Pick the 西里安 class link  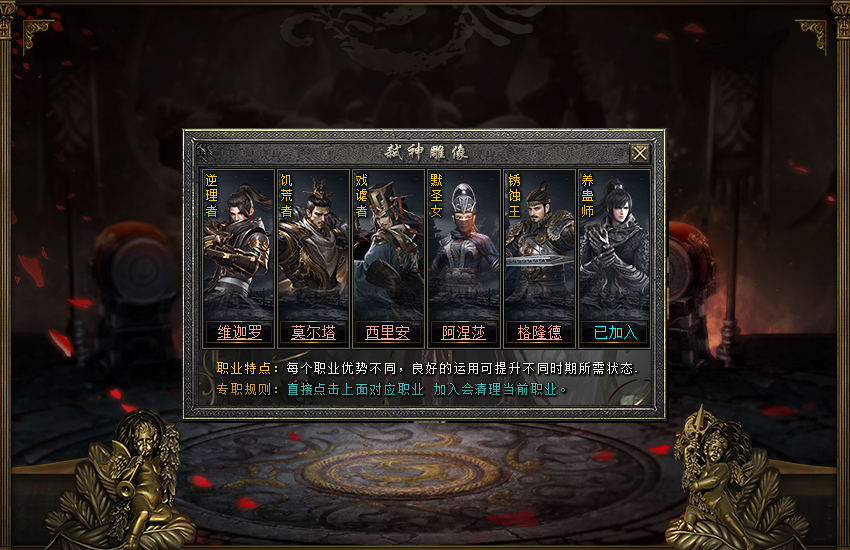(x=388, y=332)
